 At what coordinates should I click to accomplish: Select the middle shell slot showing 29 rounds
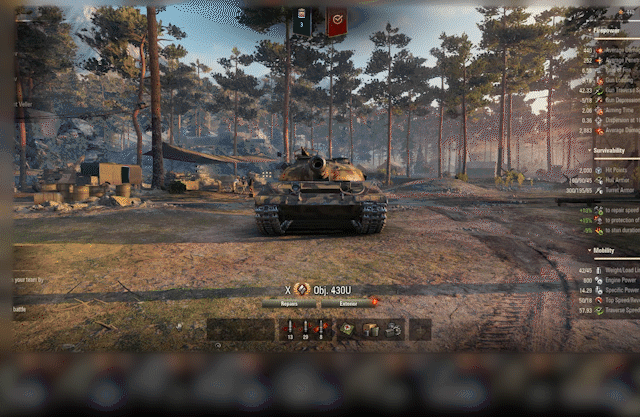coord(305,329)
